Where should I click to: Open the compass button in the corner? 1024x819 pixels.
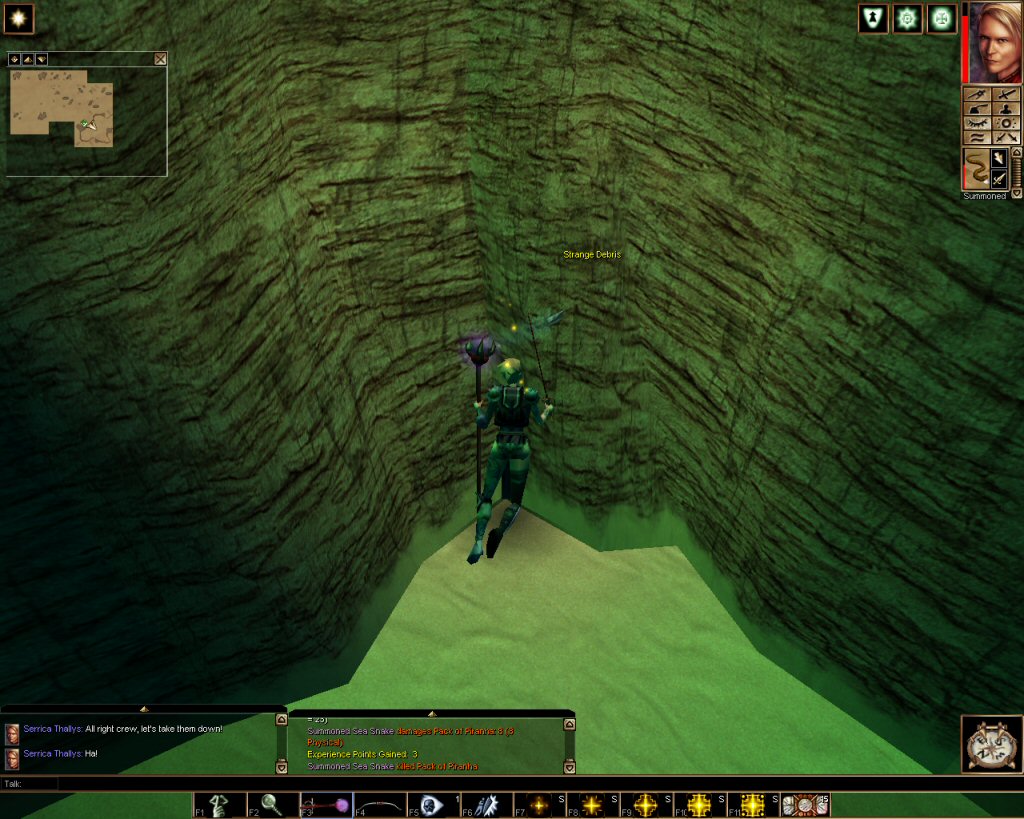(x=991, y=743)
